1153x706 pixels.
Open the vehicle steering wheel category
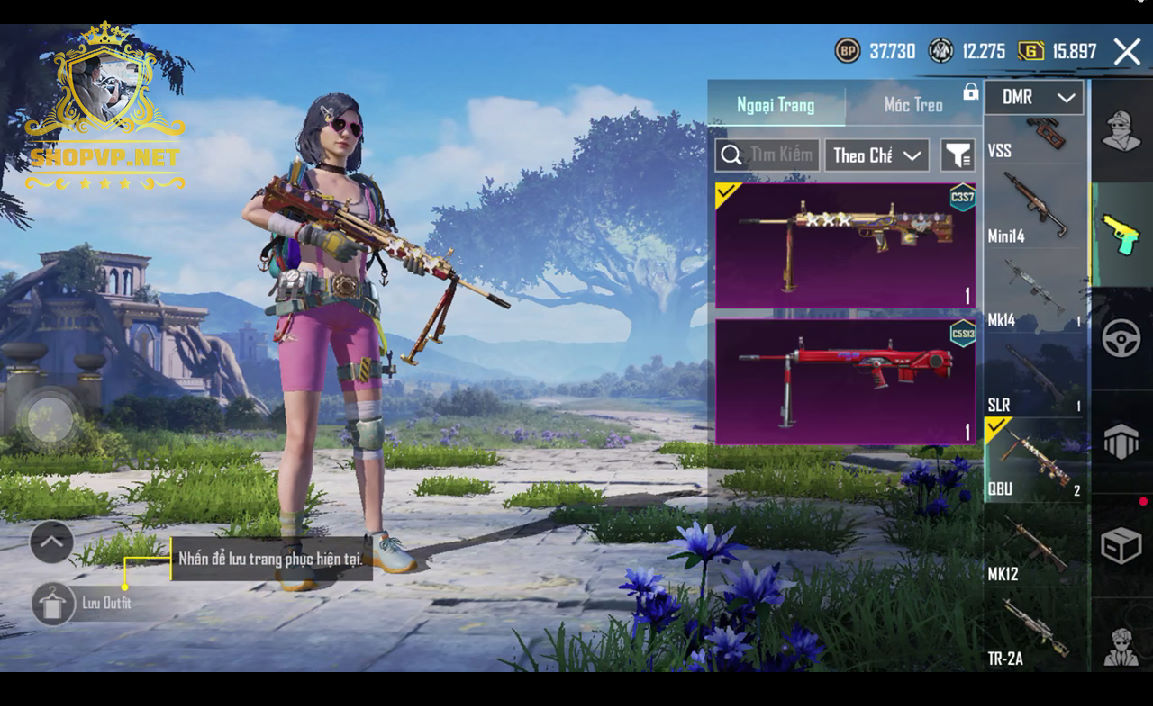[1121, 339]
